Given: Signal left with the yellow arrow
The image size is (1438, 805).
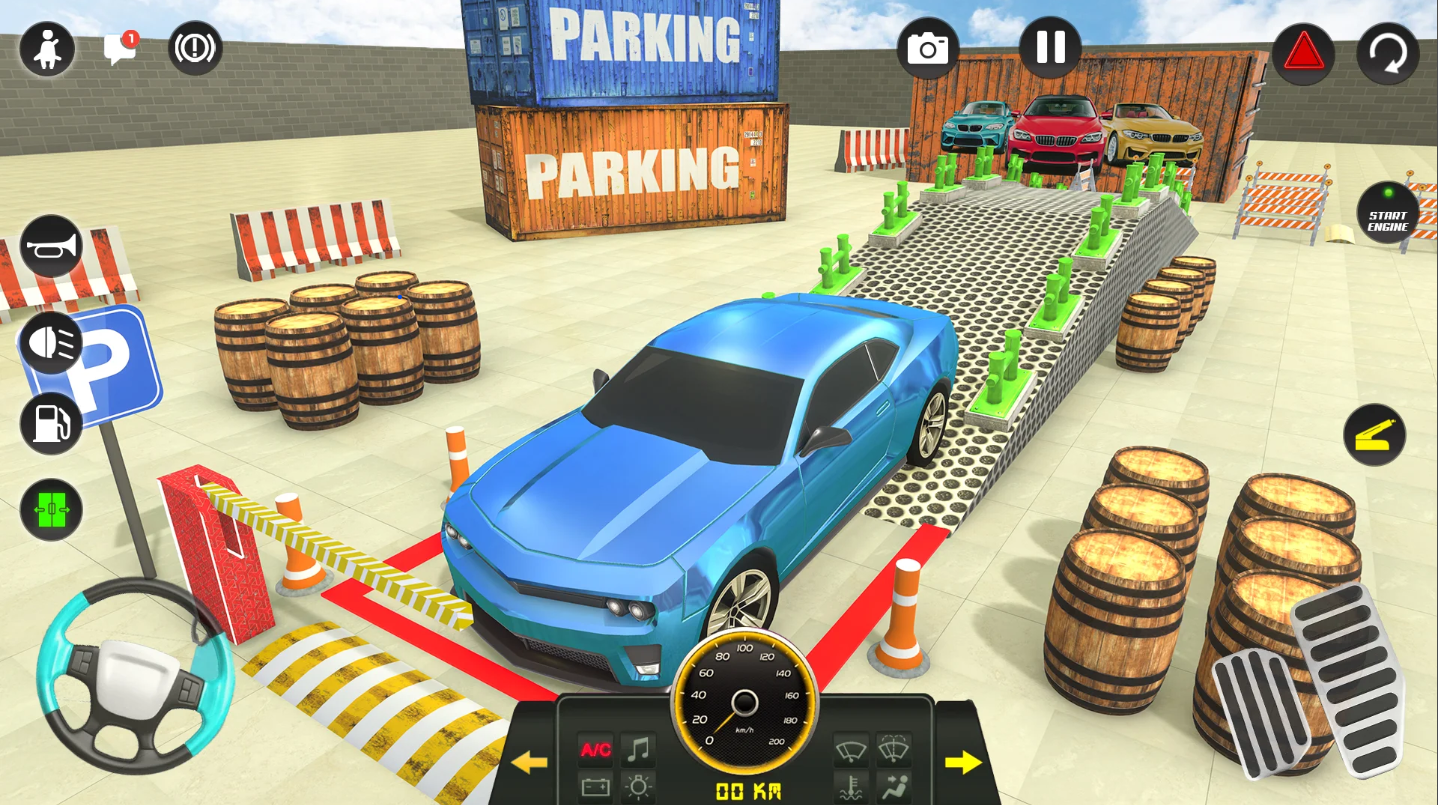Looking at the screenshot, I should pyautogui.click(x=529, y=763).
